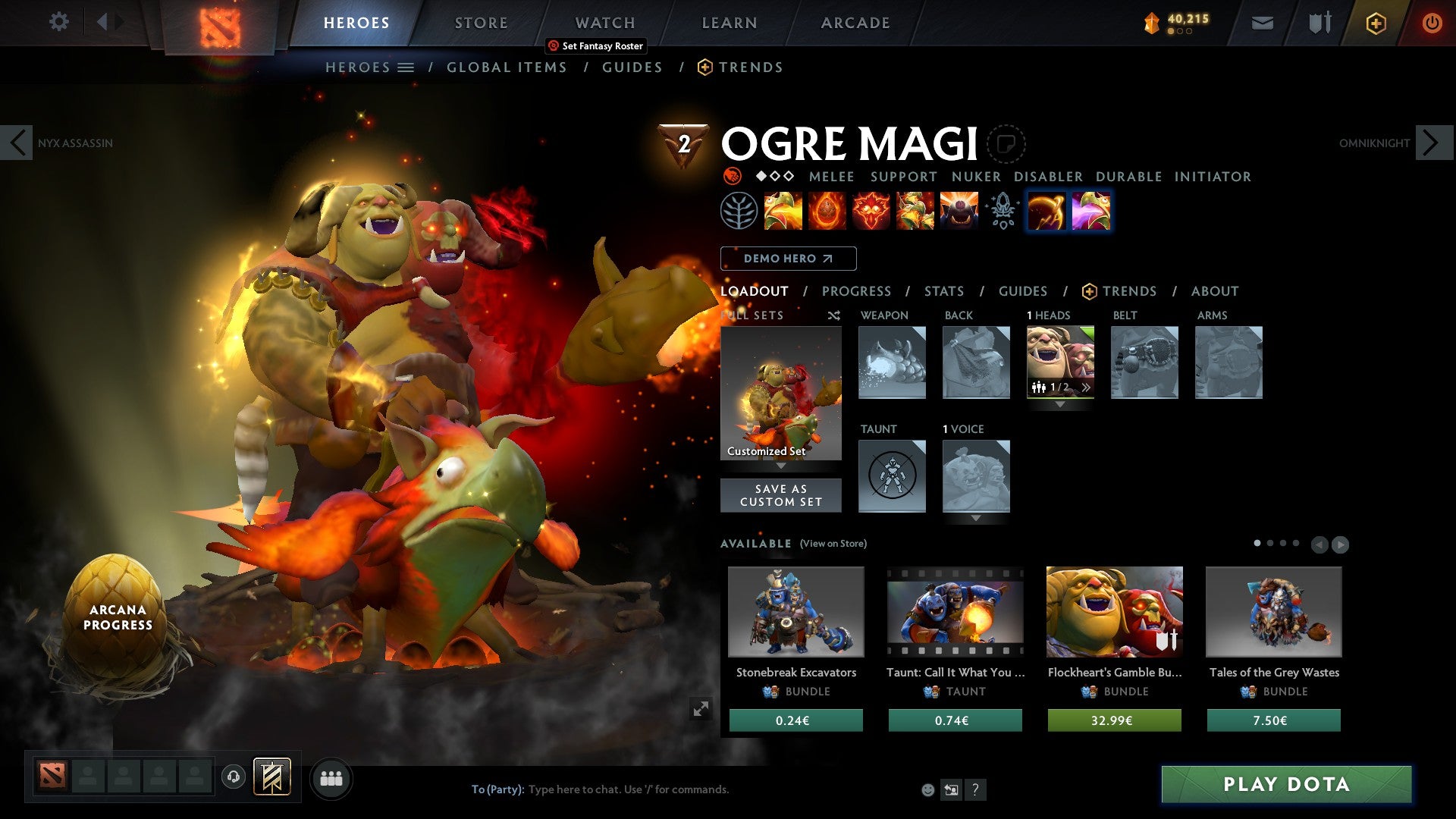Switch to the STATS tab
Image resolution: width=1456 pixels, height=819 pixels.
pyautogui.click(x=944, y=291)
